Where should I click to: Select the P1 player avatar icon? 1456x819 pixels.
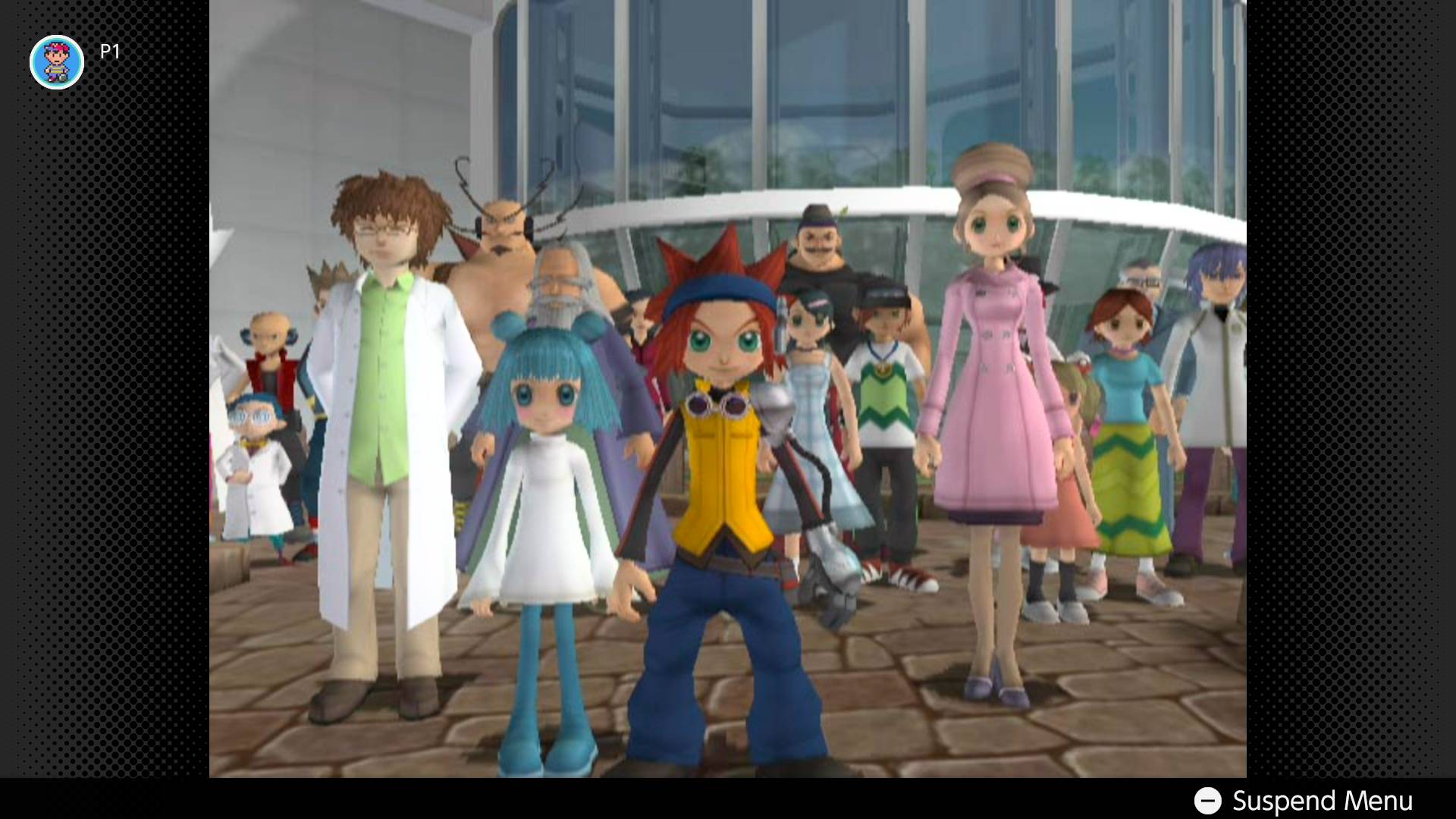(57, 62)
